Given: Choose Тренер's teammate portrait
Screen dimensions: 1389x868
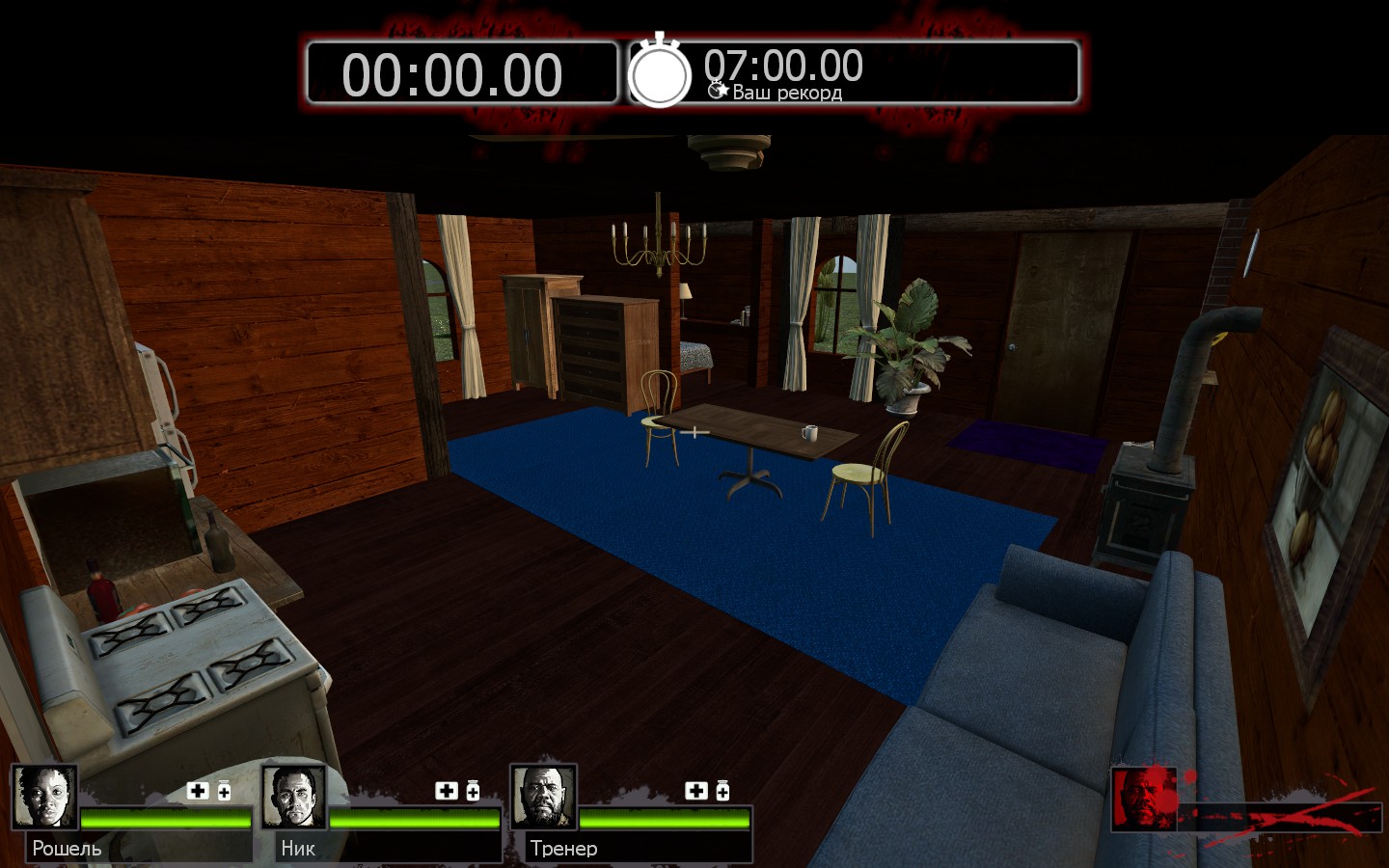Looking at the screenshot, I should [x=543, y=797].
